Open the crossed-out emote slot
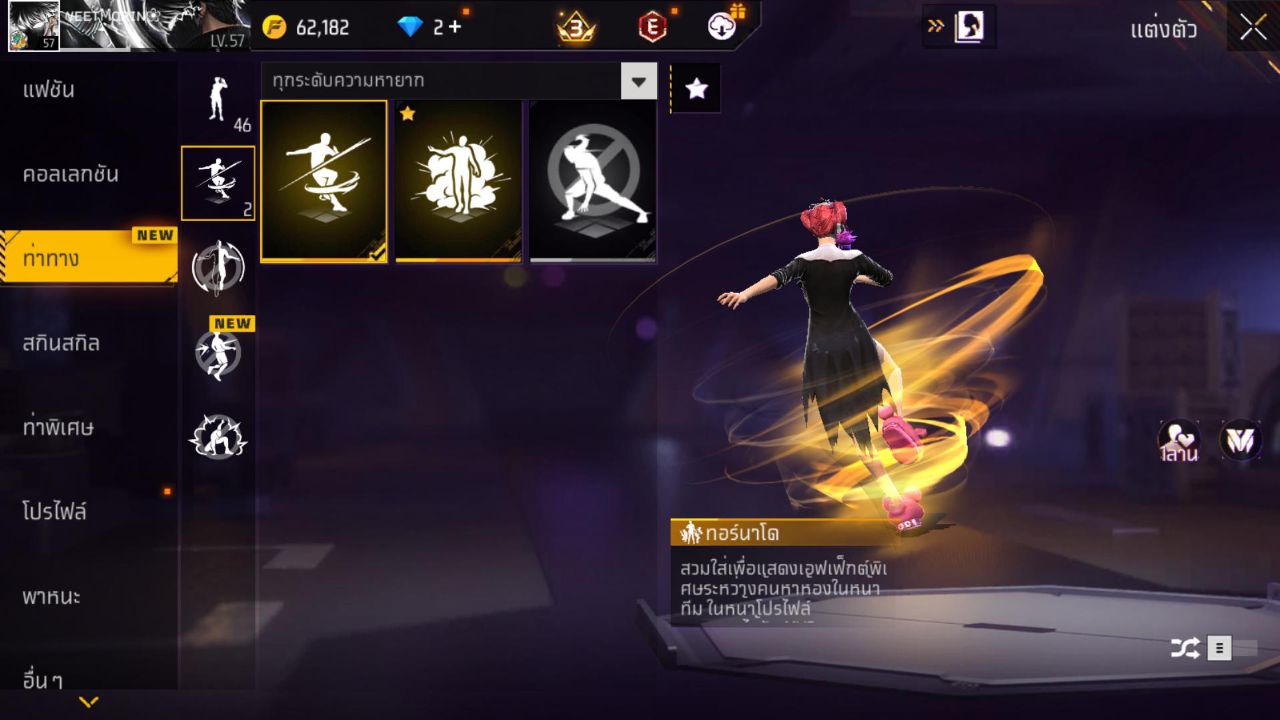Screen dimensions: 1280x720 [592, 180]
